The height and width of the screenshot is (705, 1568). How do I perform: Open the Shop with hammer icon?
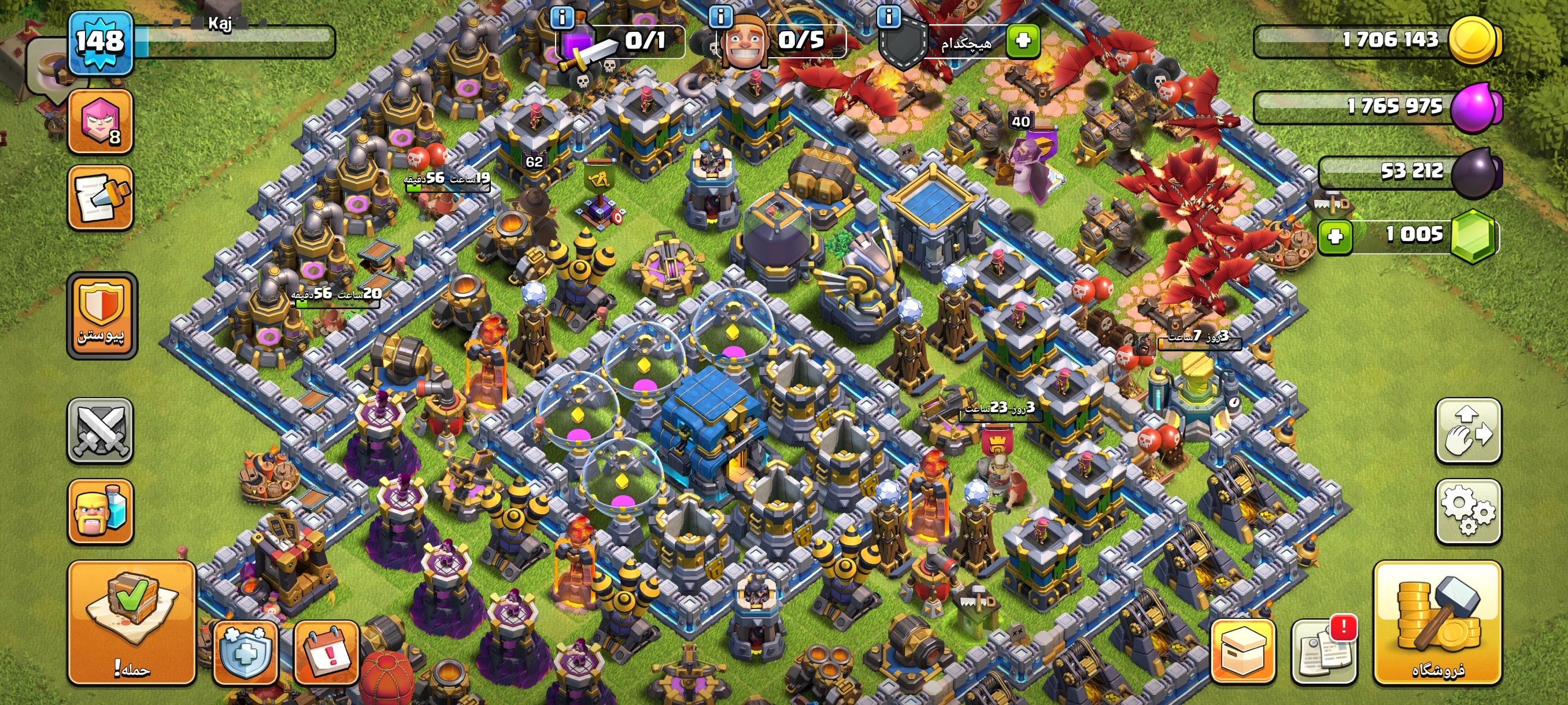[1437, 622]
